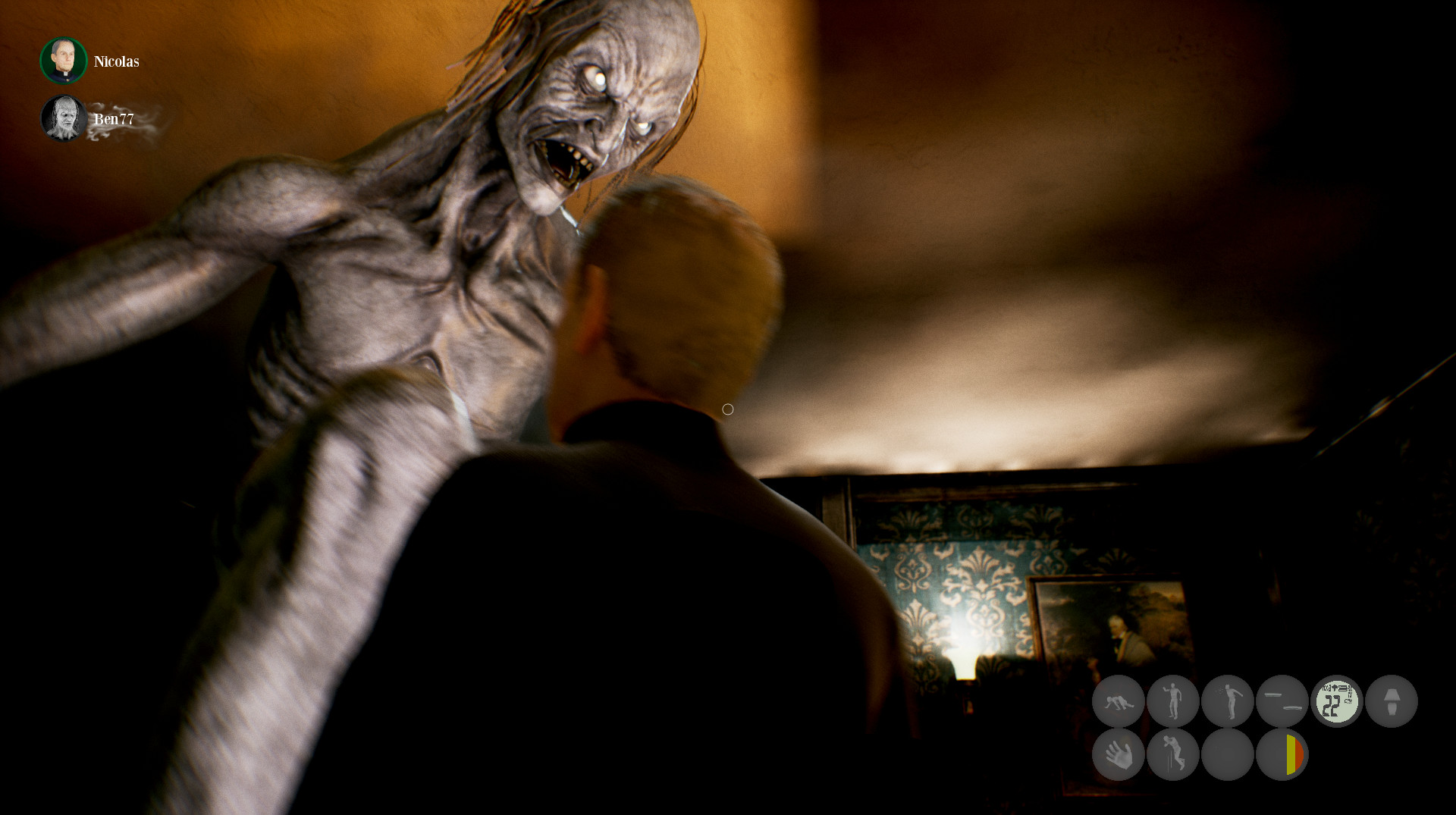1456x815 pixels.
Task: Click the player name Ben77
Action: pyautogui.click(x=114, y=119)
